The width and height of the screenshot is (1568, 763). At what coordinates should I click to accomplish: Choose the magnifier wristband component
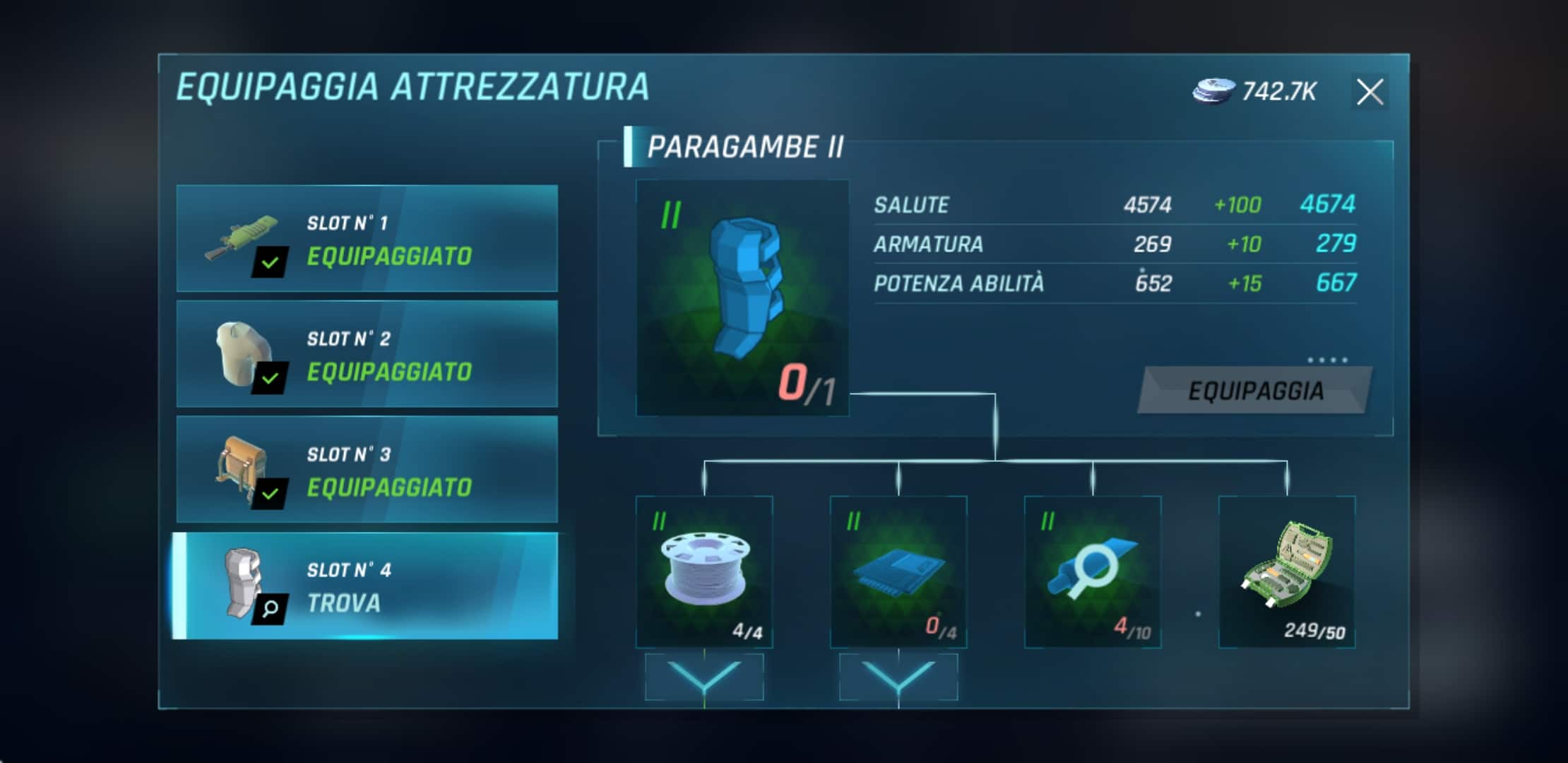(1093, 572)
